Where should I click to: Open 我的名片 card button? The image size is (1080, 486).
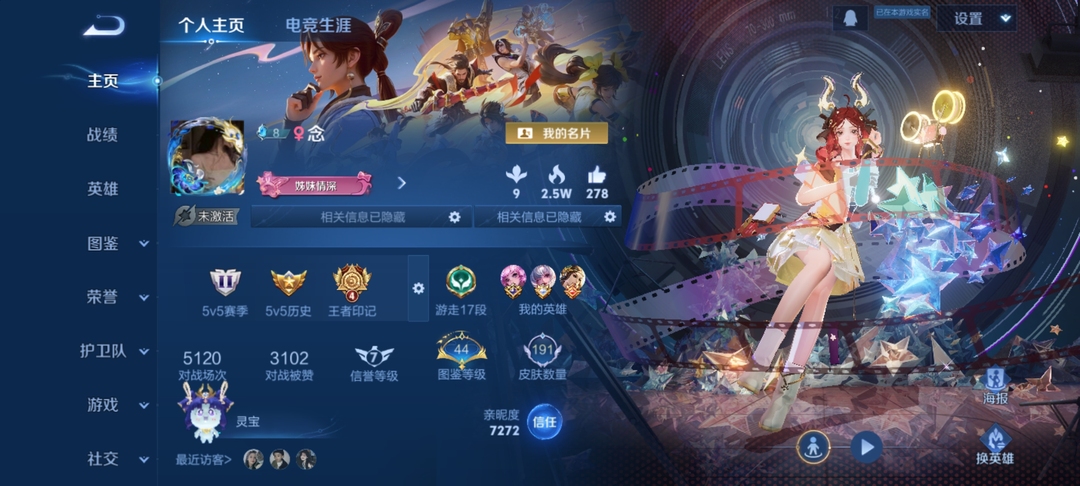(556, 133)
